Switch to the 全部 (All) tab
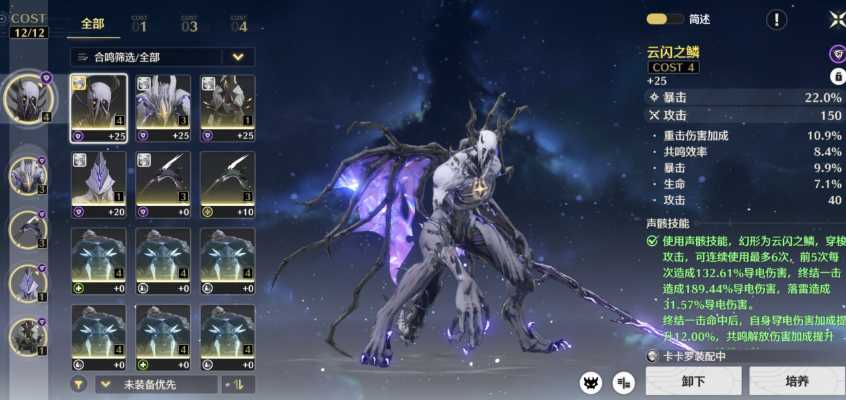This screenshot has width=846, height=400. tap(92, 23)
